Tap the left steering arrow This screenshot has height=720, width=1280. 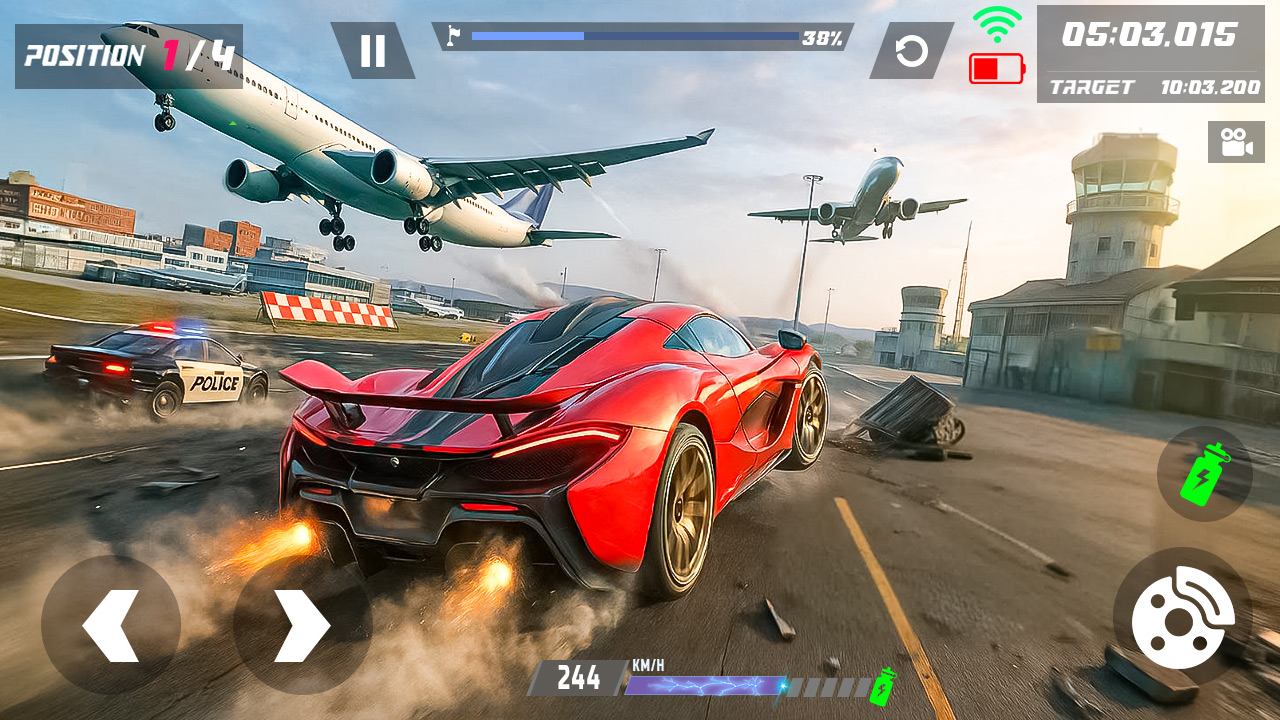(x=112, y=622)
